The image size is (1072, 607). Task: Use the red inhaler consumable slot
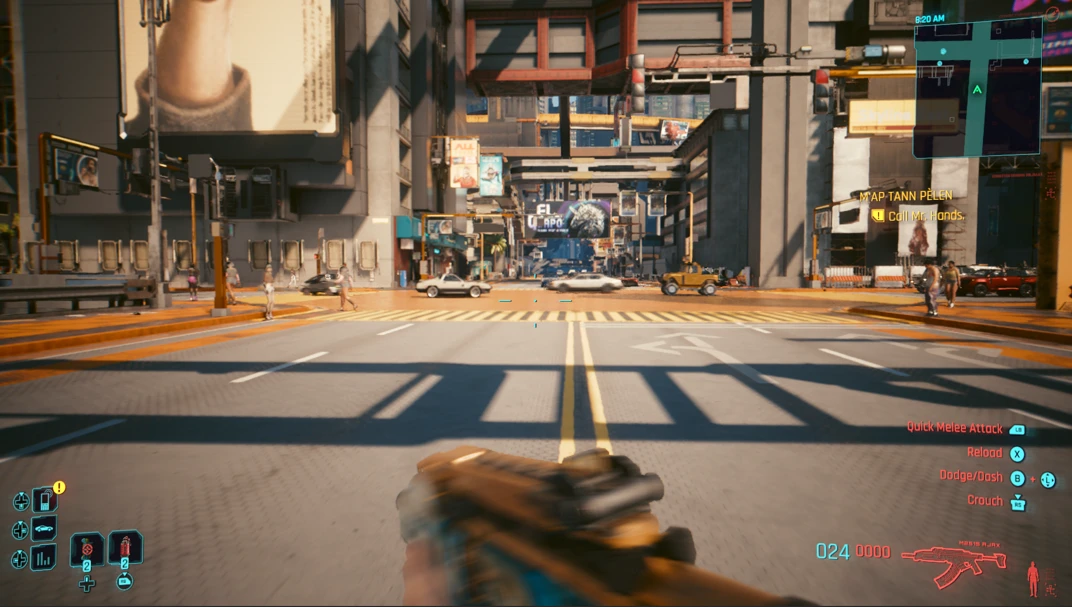pos(125,548)
